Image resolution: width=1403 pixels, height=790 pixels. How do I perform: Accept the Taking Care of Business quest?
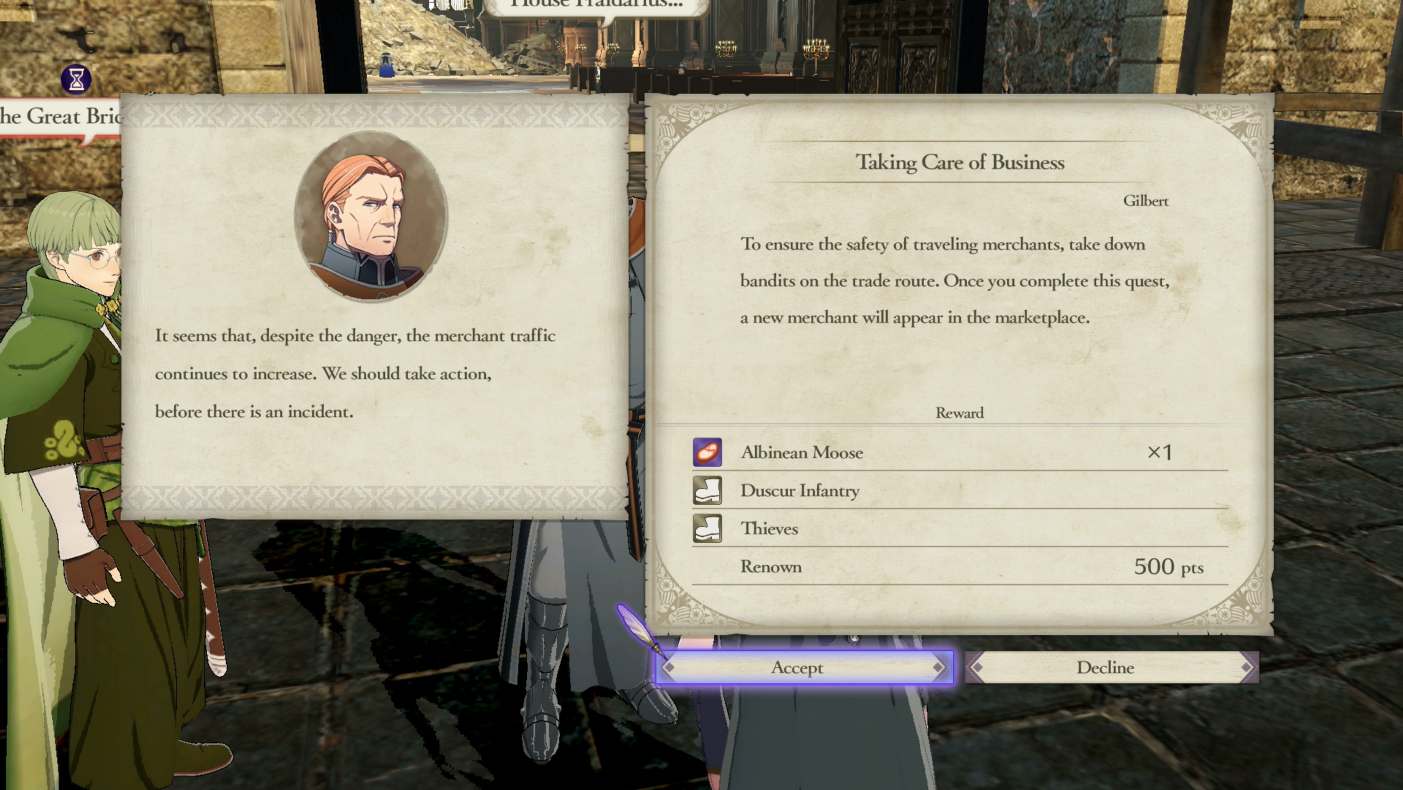[x=797, y=667]
